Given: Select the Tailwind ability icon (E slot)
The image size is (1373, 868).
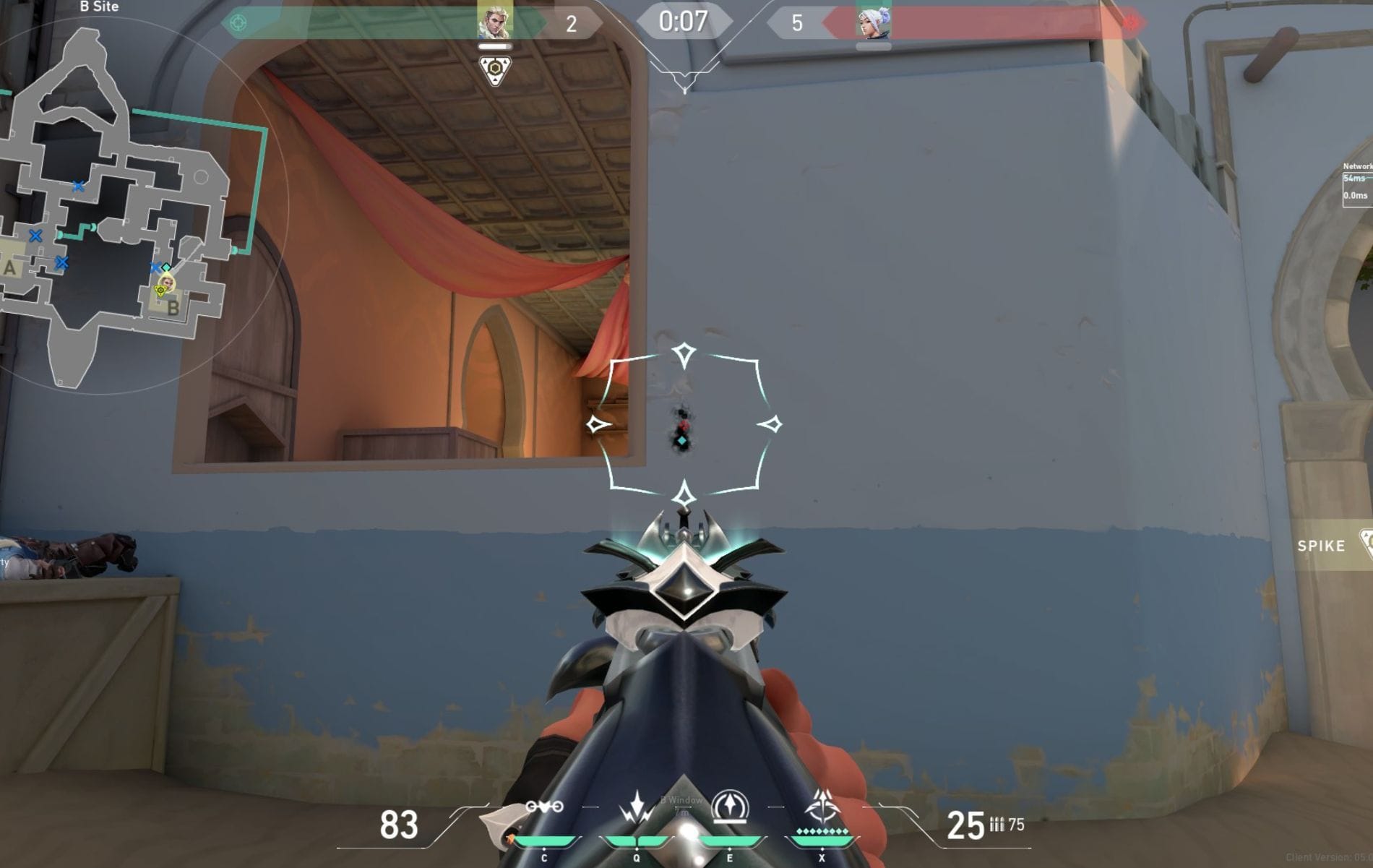Looking at the screenshot, I should coord(730,805).
